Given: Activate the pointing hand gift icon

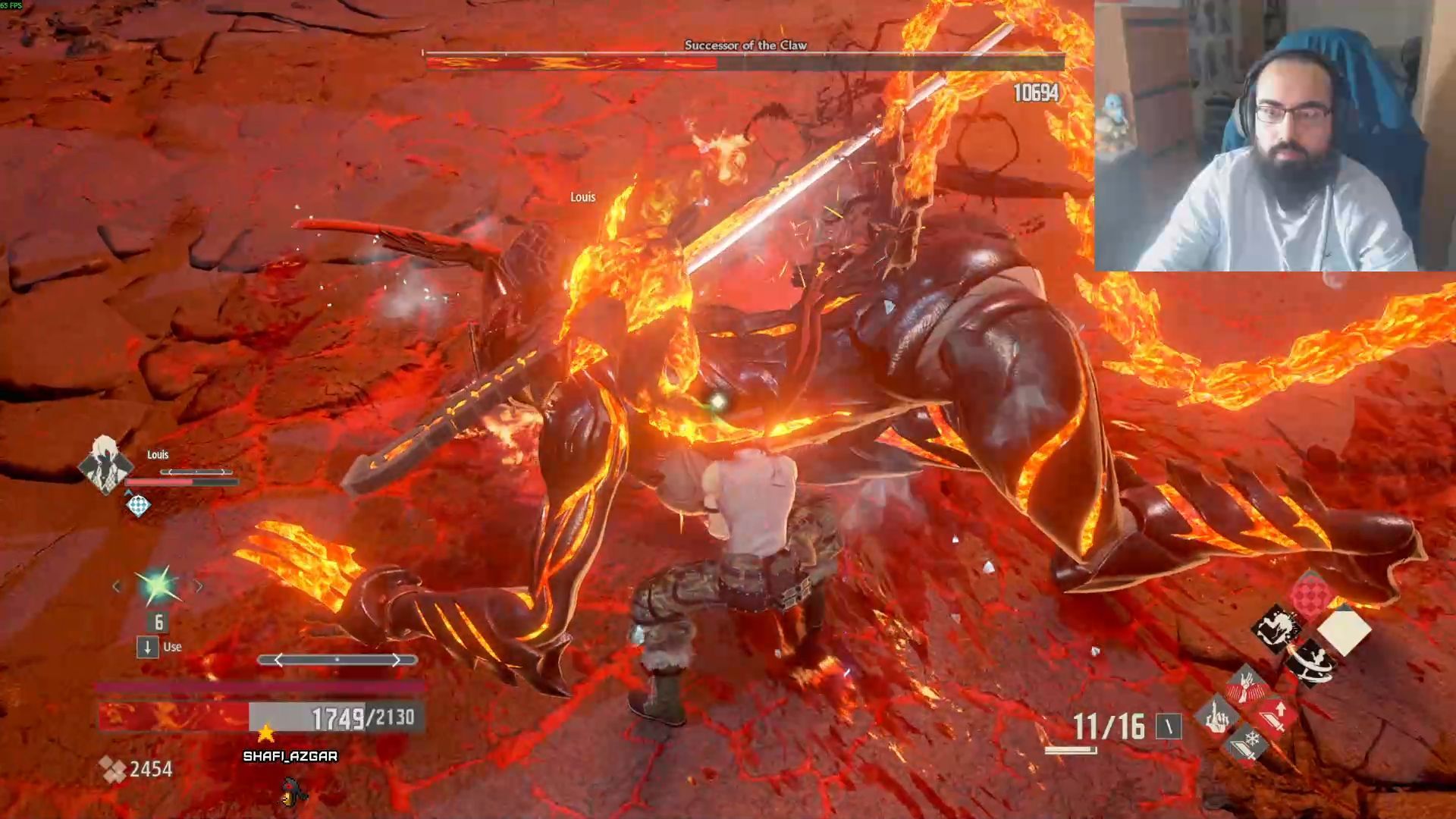Looking at the screenshot, I should 1216,715.
